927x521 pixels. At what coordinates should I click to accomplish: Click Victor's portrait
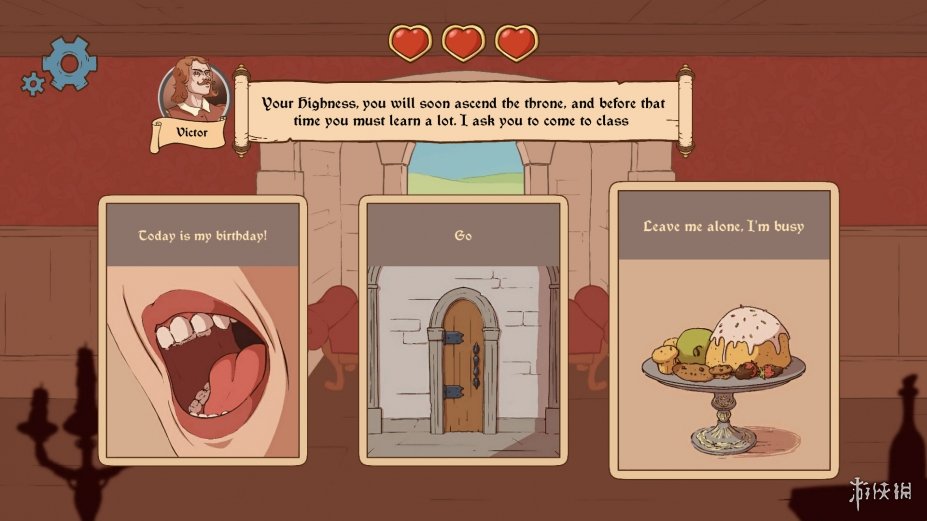coord(193,92)
